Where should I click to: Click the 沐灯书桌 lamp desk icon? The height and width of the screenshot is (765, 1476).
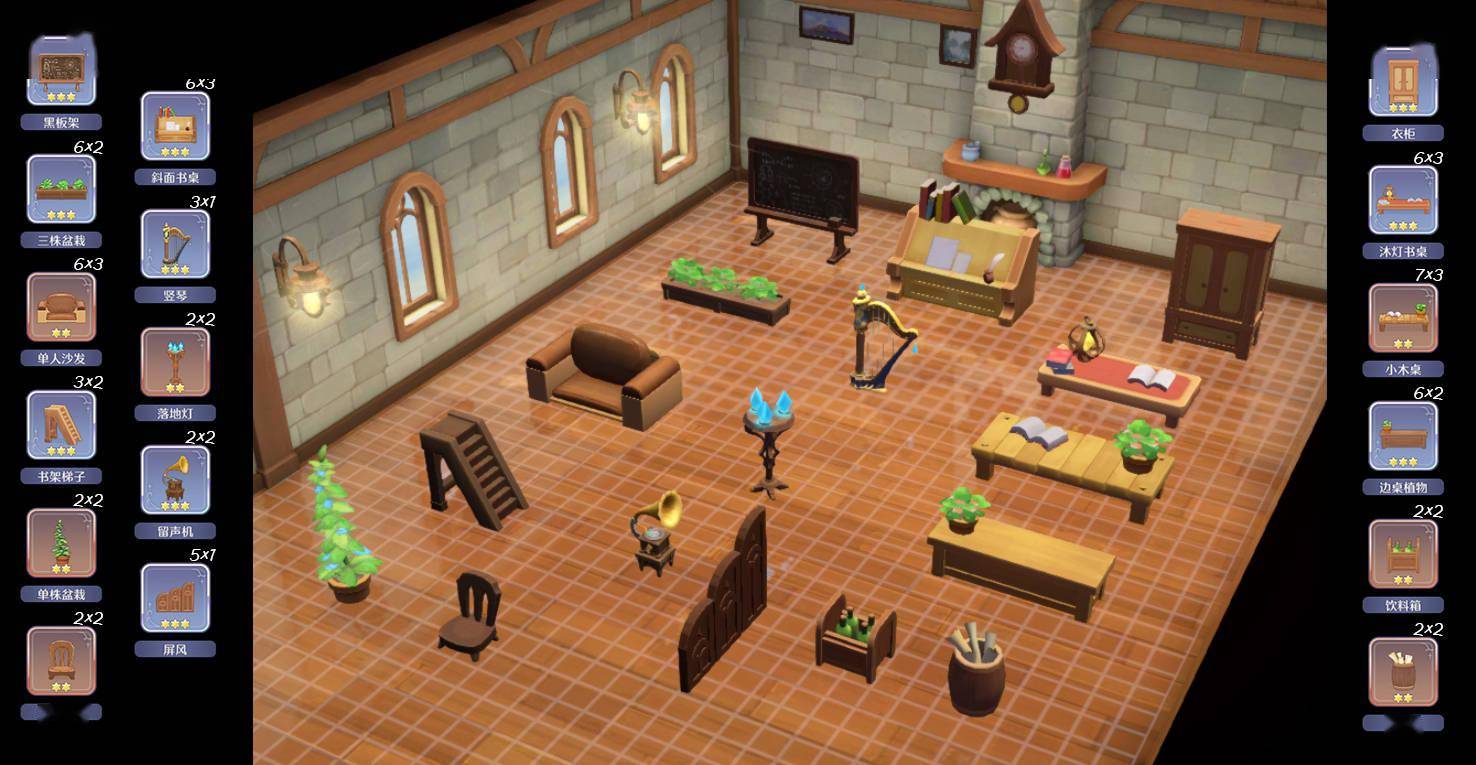1403,200
